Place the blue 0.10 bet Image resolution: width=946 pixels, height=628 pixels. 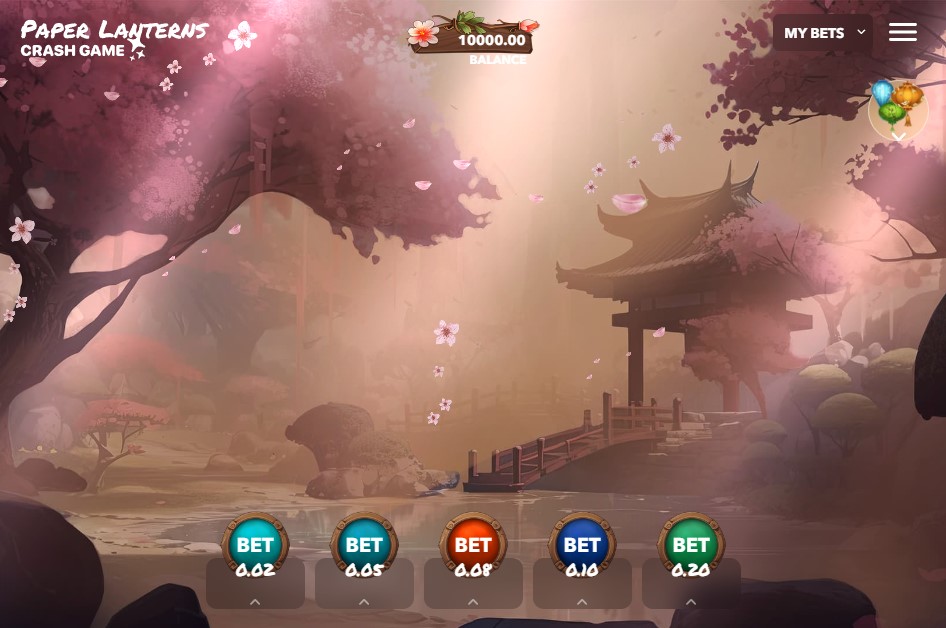click(x=582, y=546)
